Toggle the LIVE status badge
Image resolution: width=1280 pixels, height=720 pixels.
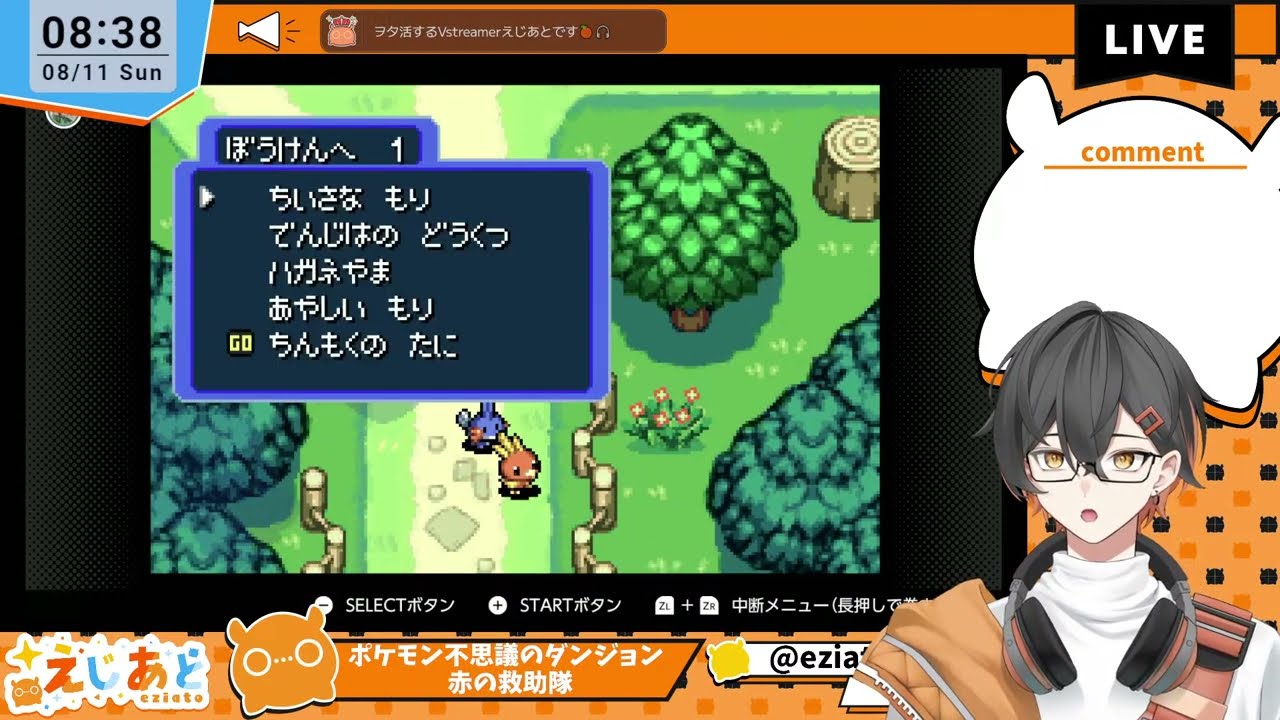click(x=1154, y=41)
